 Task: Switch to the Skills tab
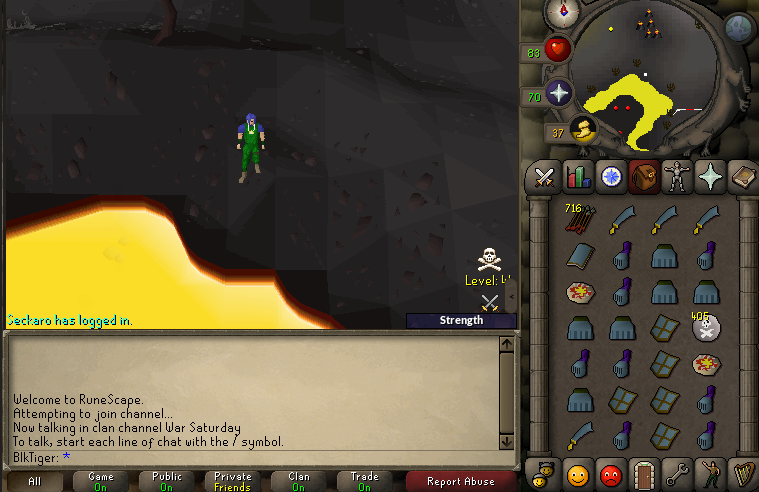[x=578, y=177]
